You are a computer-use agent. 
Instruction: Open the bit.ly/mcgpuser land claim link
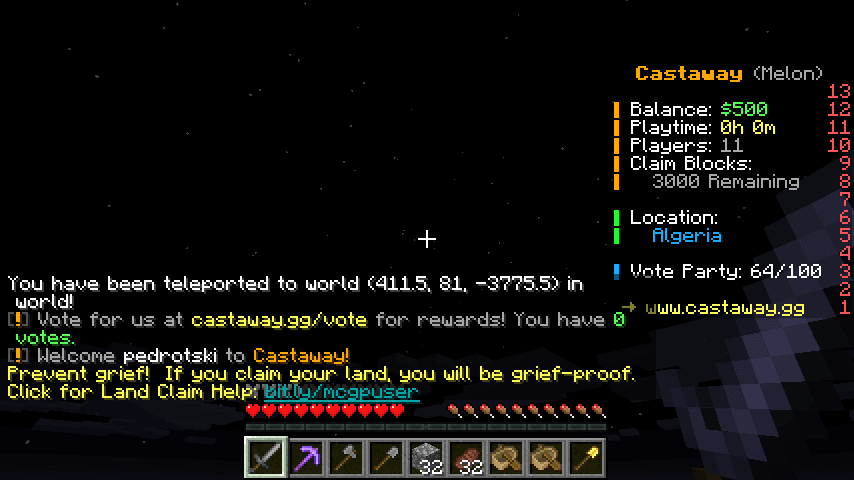(341, 392)
